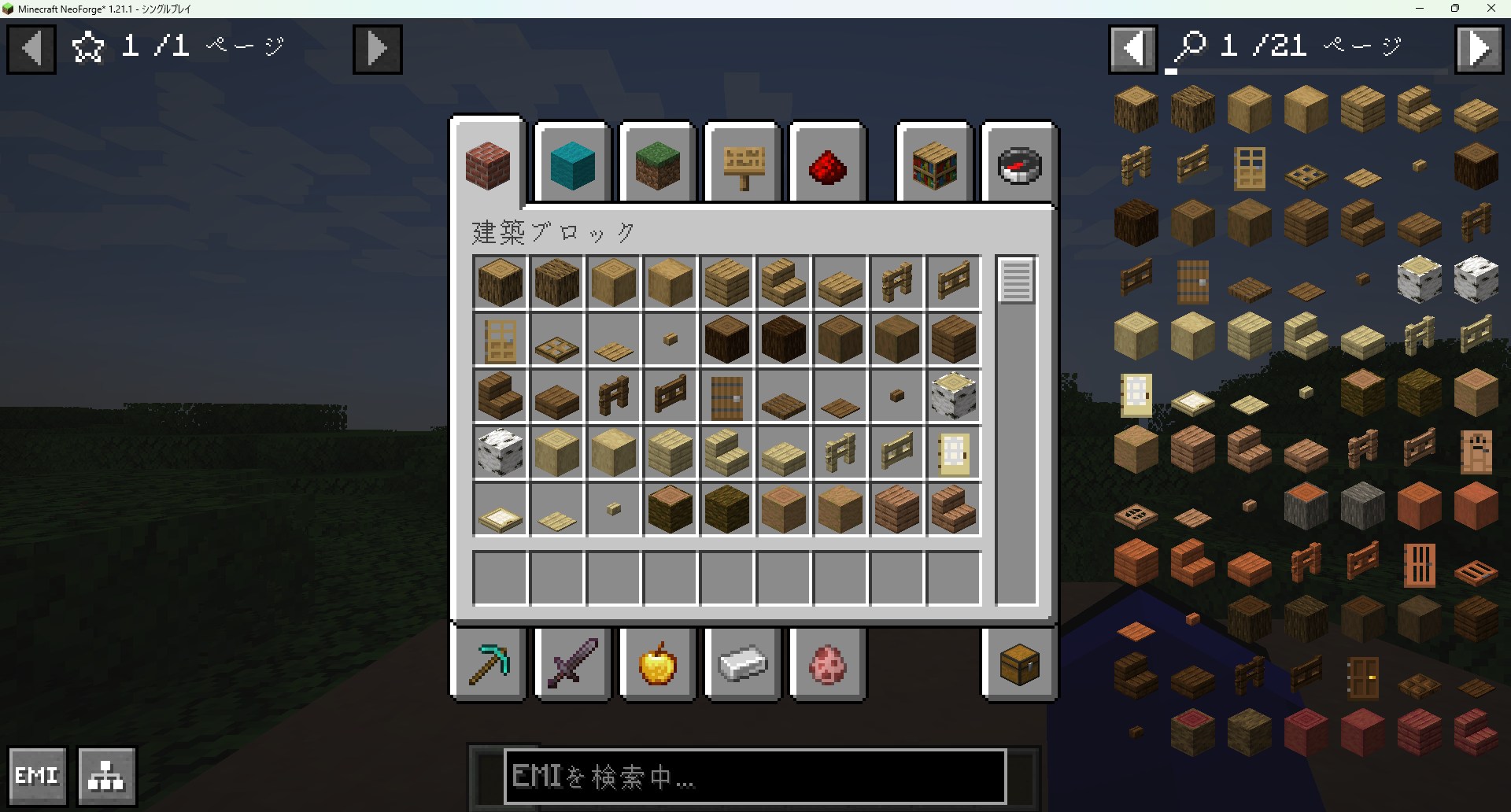Open the Combat sword tab
Viewport: 1511px width, 812px height.
pos(572,664)
